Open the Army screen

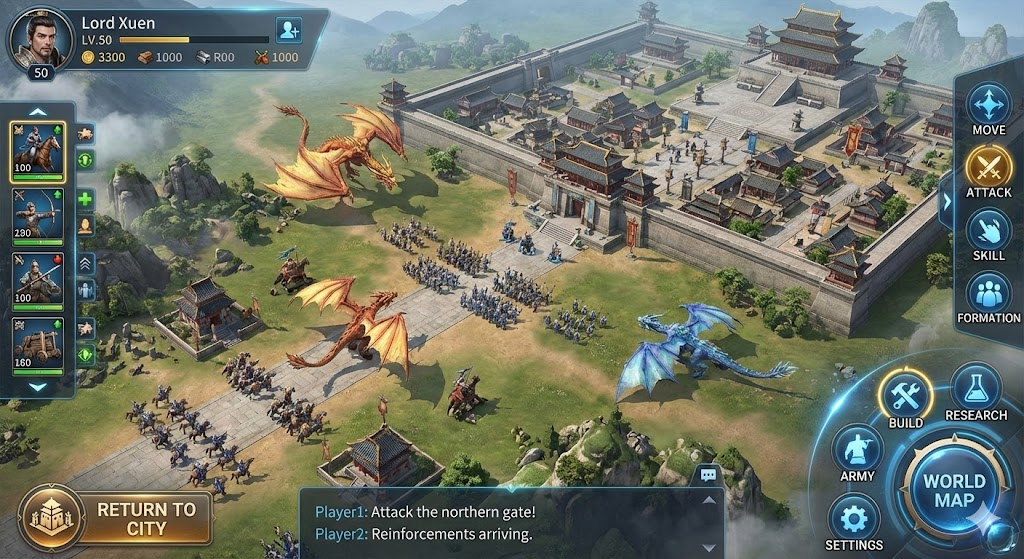(857, 450)
